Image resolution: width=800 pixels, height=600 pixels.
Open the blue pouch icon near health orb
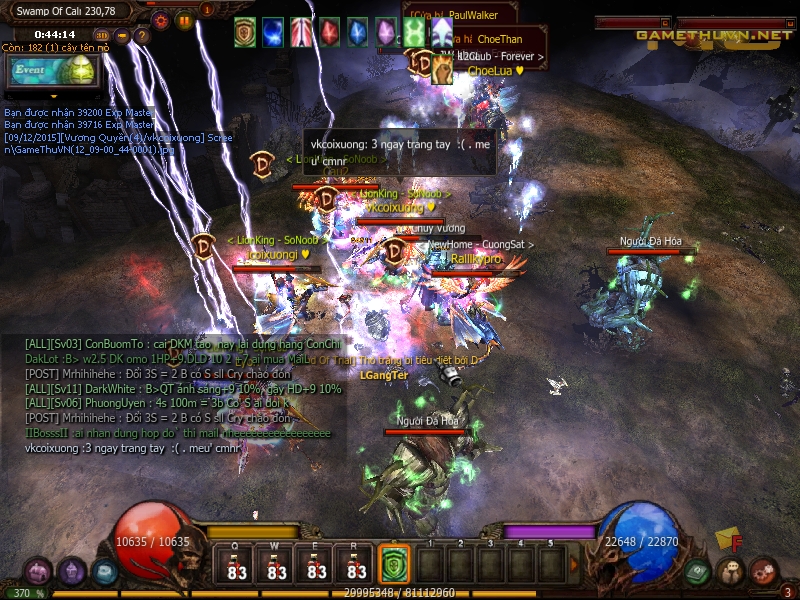tap(105, 571)
